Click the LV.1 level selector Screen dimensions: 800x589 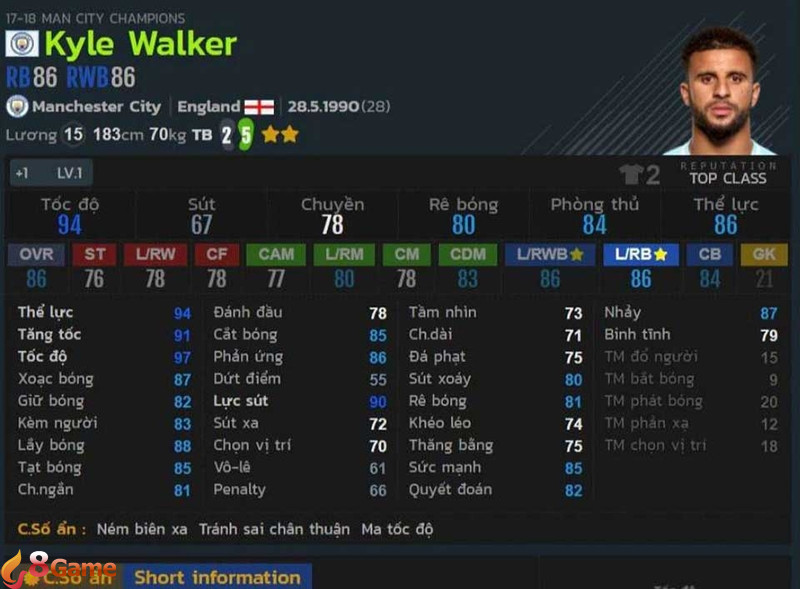(x=68, y=173)
